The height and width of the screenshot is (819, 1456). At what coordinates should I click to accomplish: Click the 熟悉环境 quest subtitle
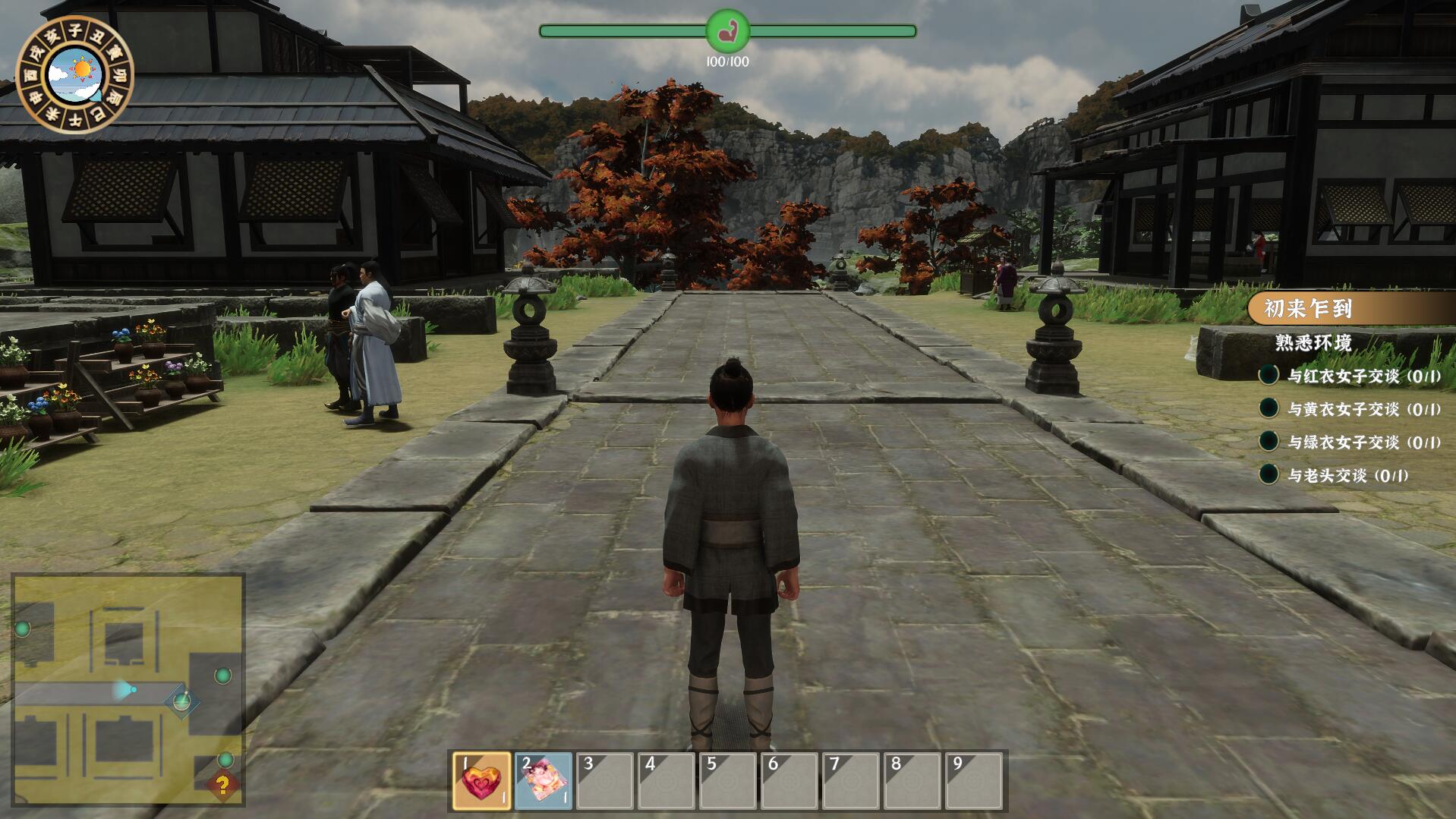tap(1313, 343)
